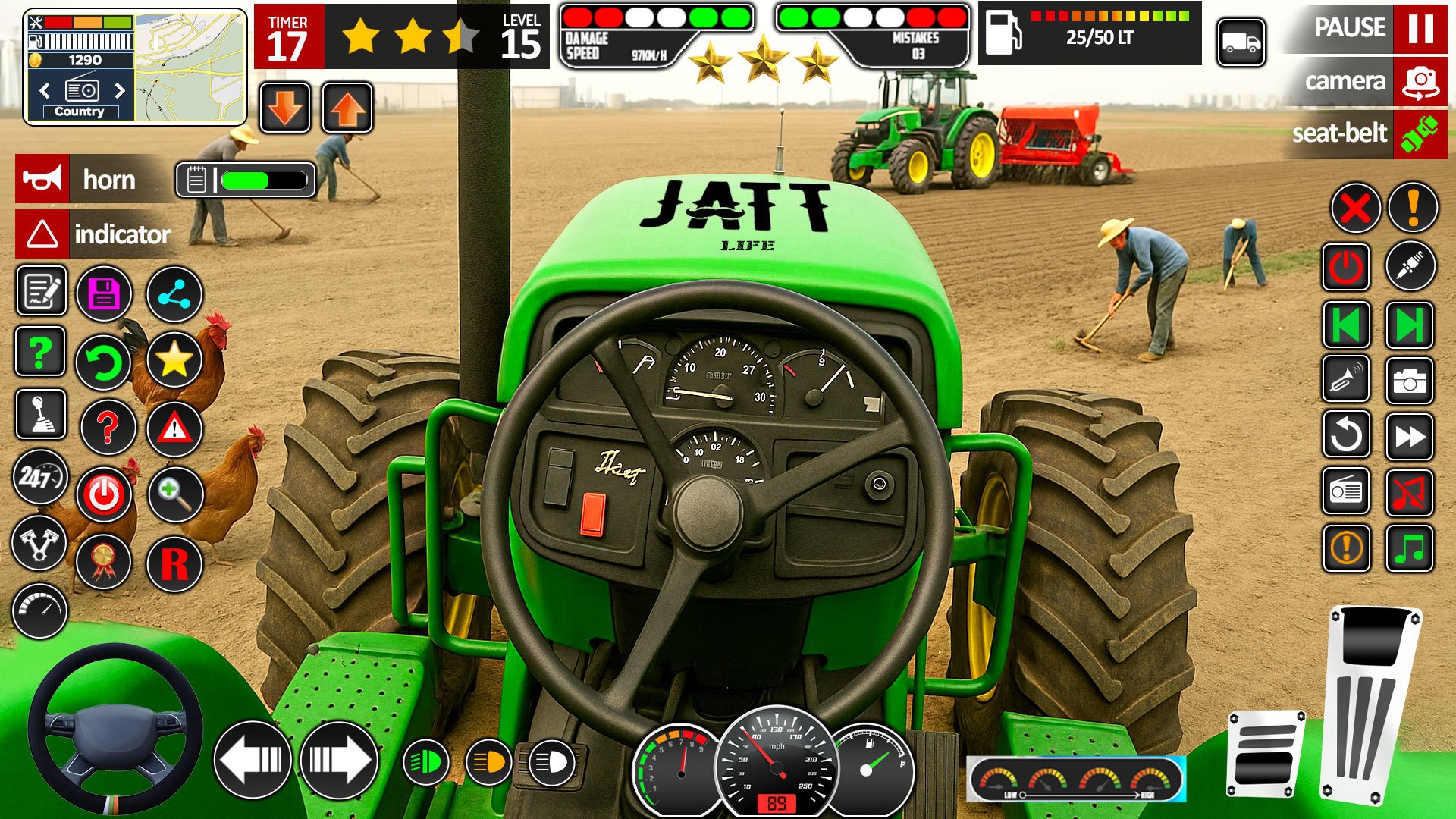Fasten the seat-belt
Image resolution: width=1456 pixels, height=819 pixels.
(x=1420, y=134)
